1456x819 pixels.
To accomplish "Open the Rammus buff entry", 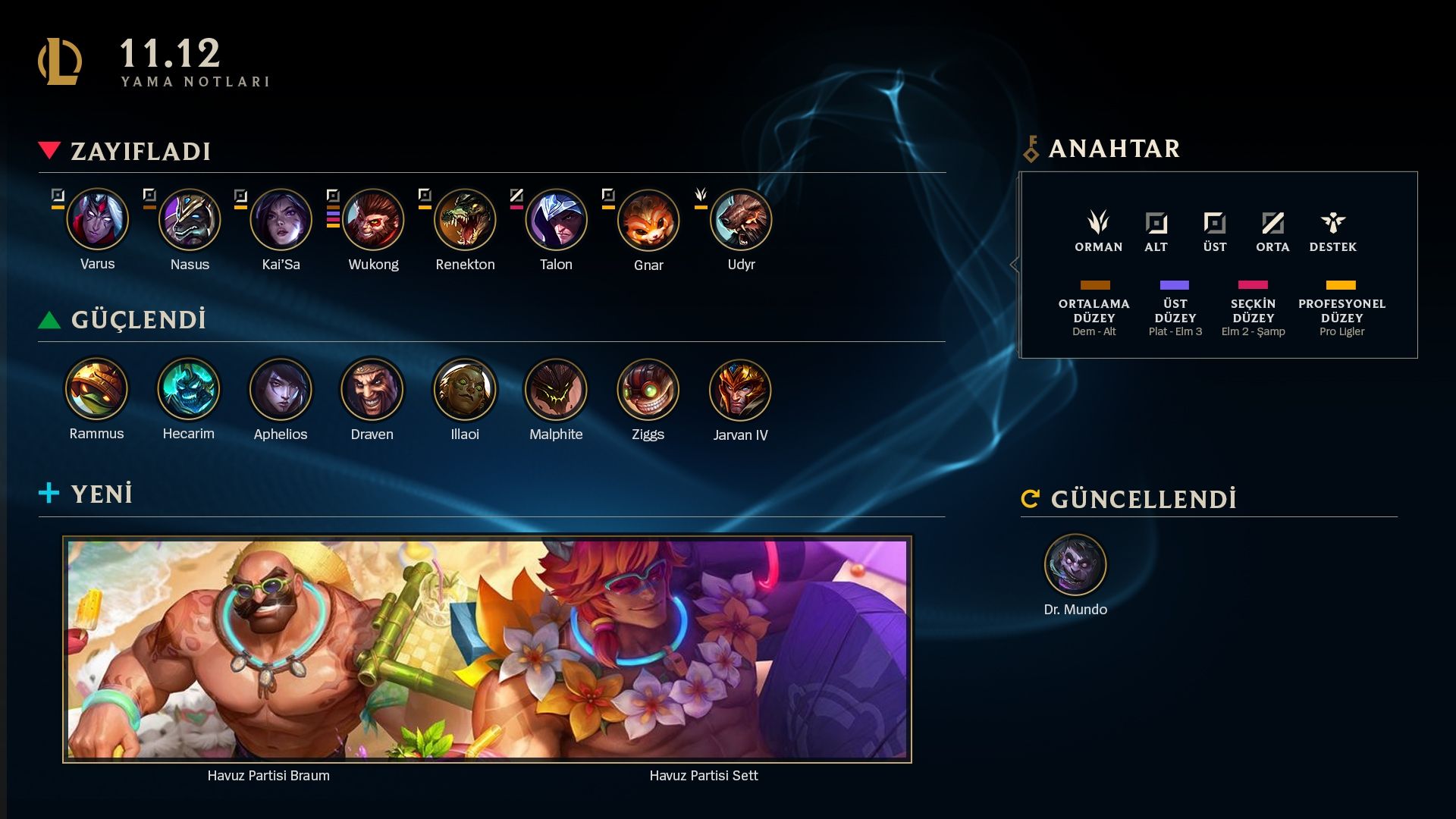I will coord(96,389).
